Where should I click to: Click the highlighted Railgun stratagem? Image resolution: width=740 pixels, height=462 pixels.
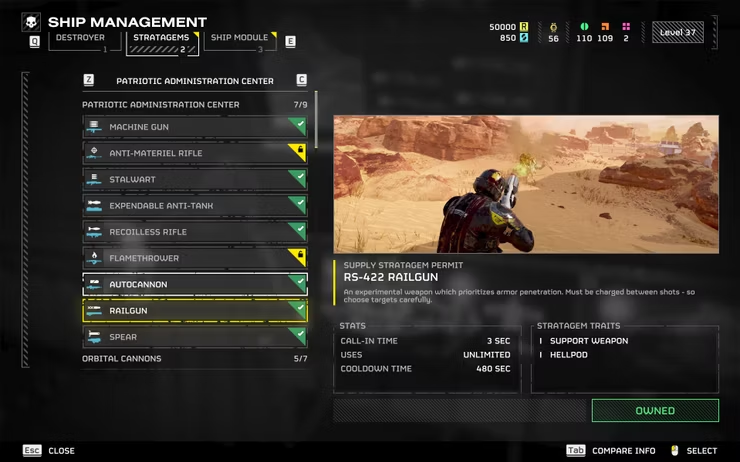pyautogui.click(x=194, y=311)
